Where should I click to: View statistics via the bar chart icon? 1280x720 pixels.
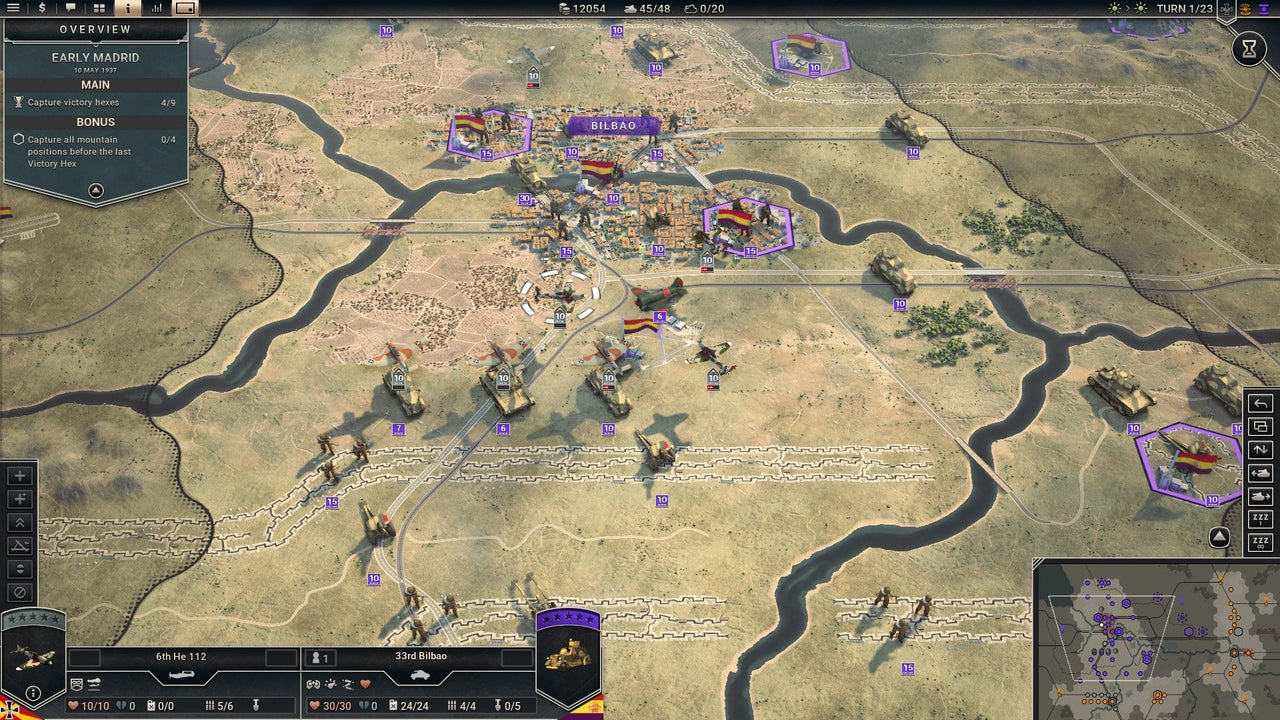click(158, 8)
